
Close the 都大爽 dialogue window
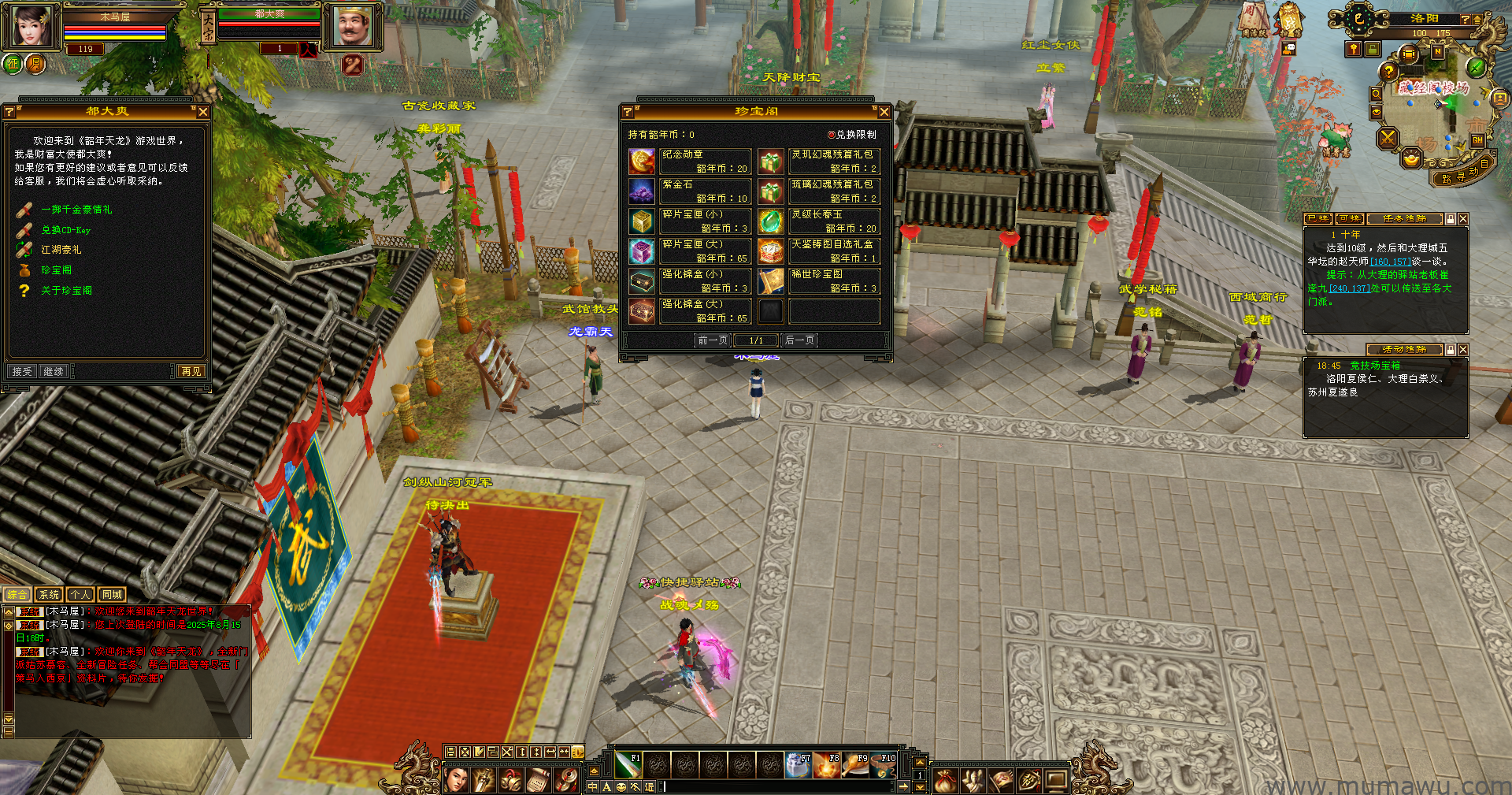coord(203,112)
